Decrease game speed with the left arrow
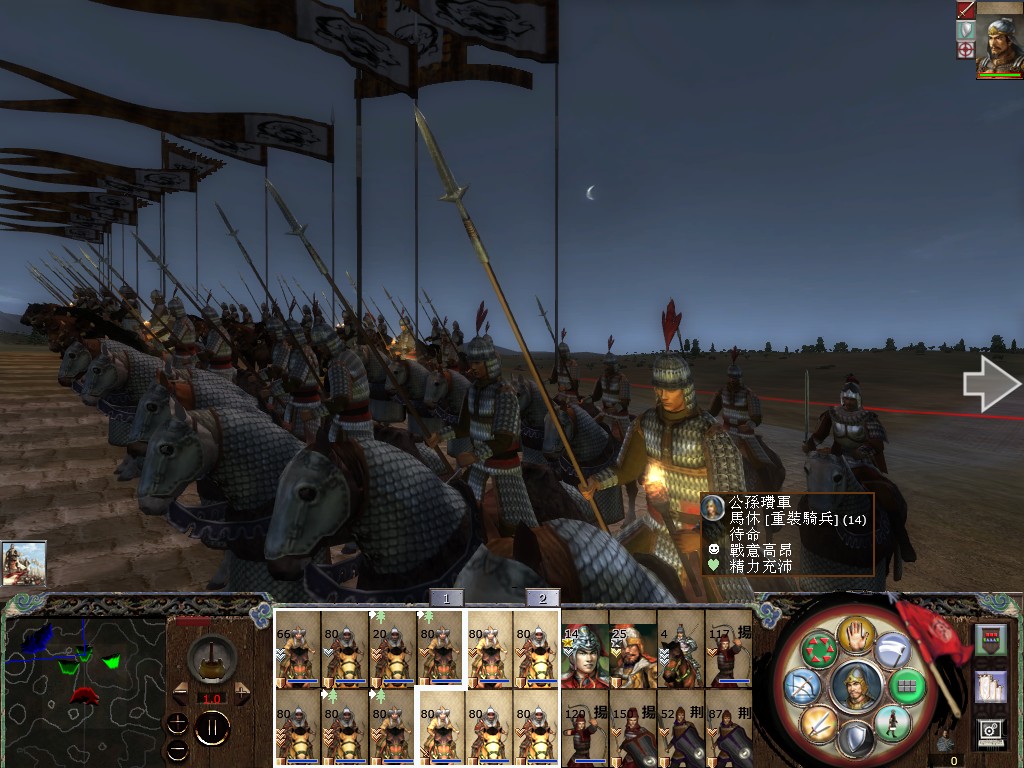This screenshot has width=1024, height=768. click(181, 693)
